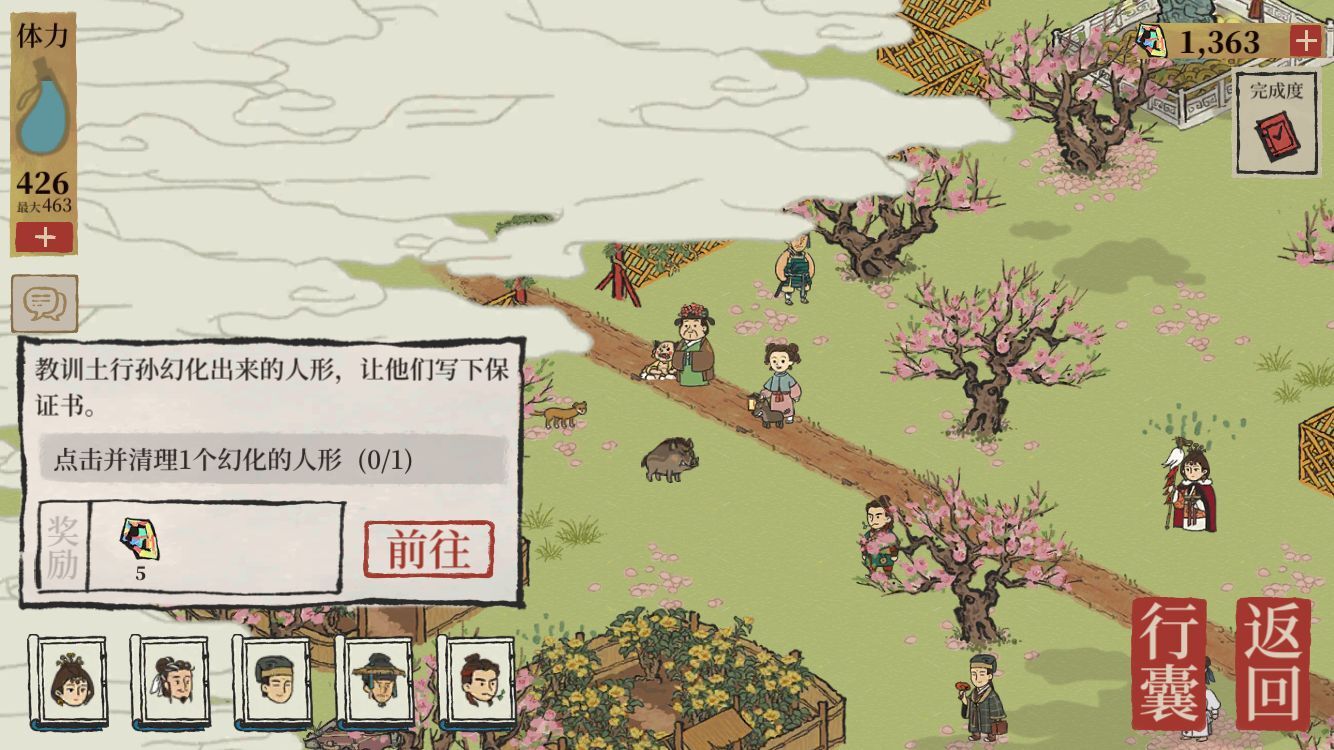
Task: Add stamina with the 体力 plus button
Action: click(x=44, y=238)
